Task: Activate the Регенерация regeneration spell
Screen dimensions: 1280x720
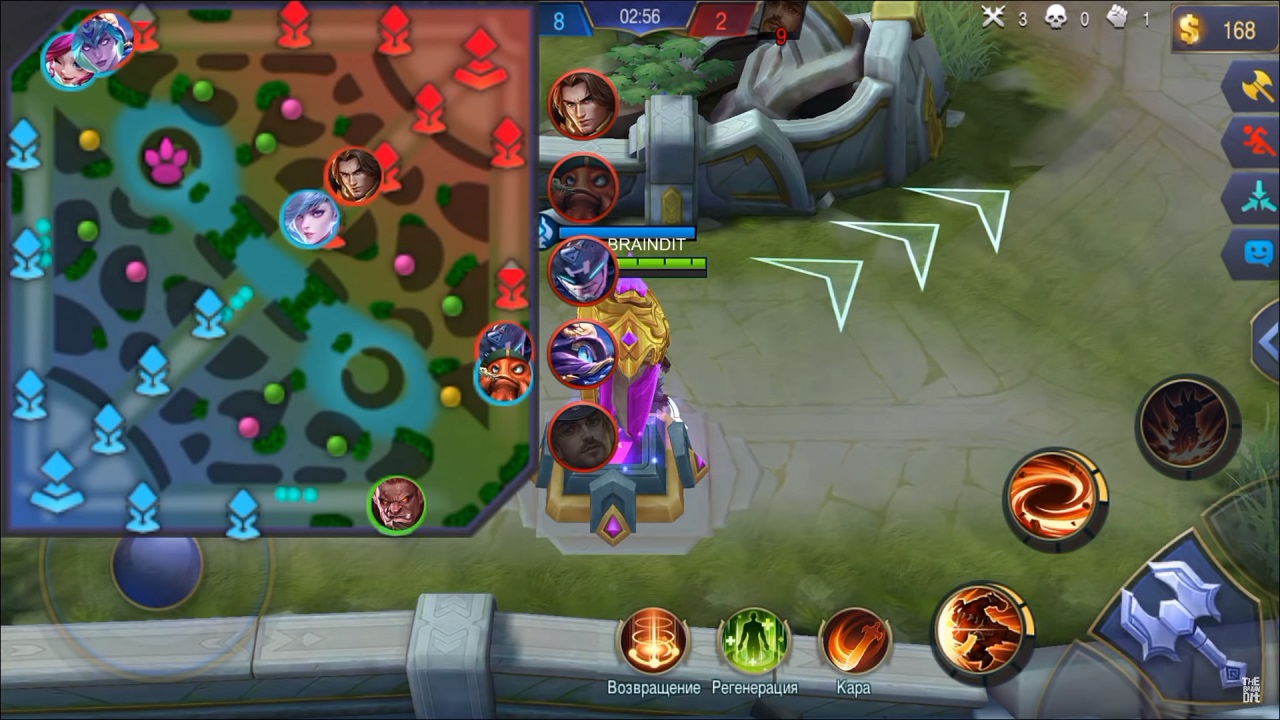Action: pyautogui.click(x=754, y=640)
